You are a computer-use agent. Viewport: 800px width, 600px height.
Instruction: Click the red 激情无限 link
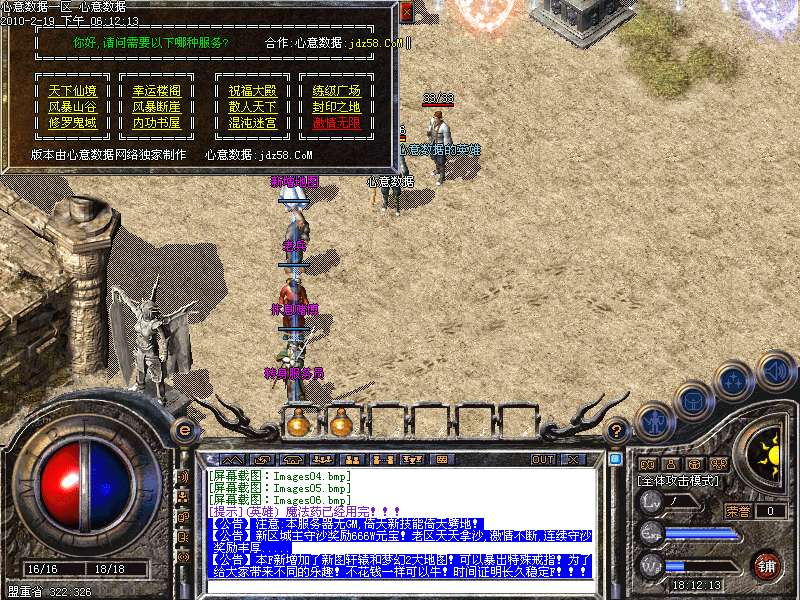(336, 123)
